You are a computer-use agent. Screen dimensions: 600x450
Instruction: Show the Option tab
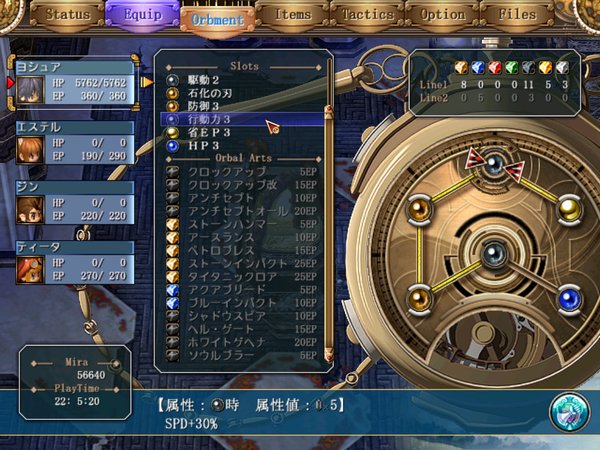point(442,15)
